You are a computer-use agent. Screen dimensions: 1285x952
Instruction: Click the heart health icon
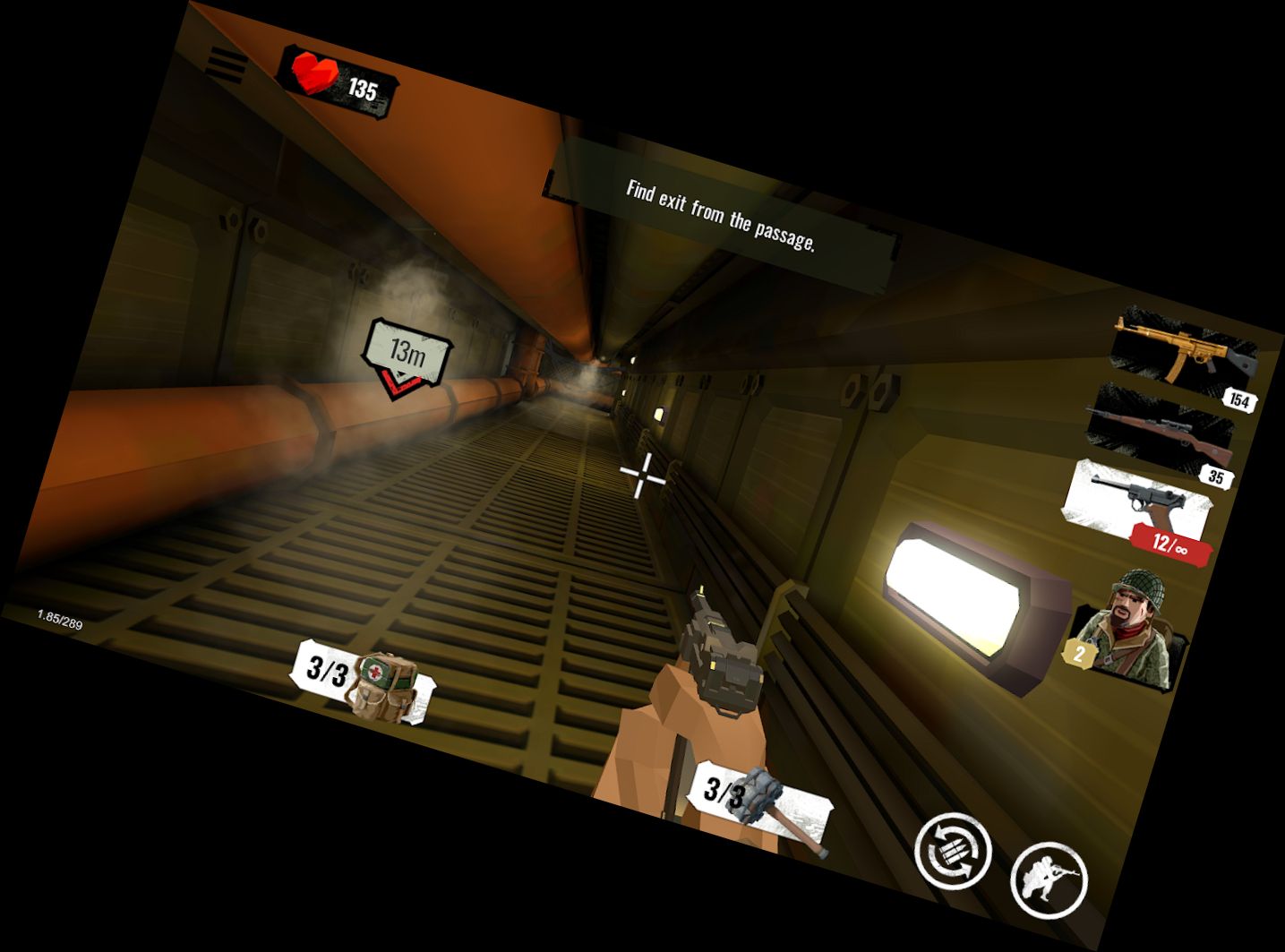pyautogui.click(x=316, y=73)
